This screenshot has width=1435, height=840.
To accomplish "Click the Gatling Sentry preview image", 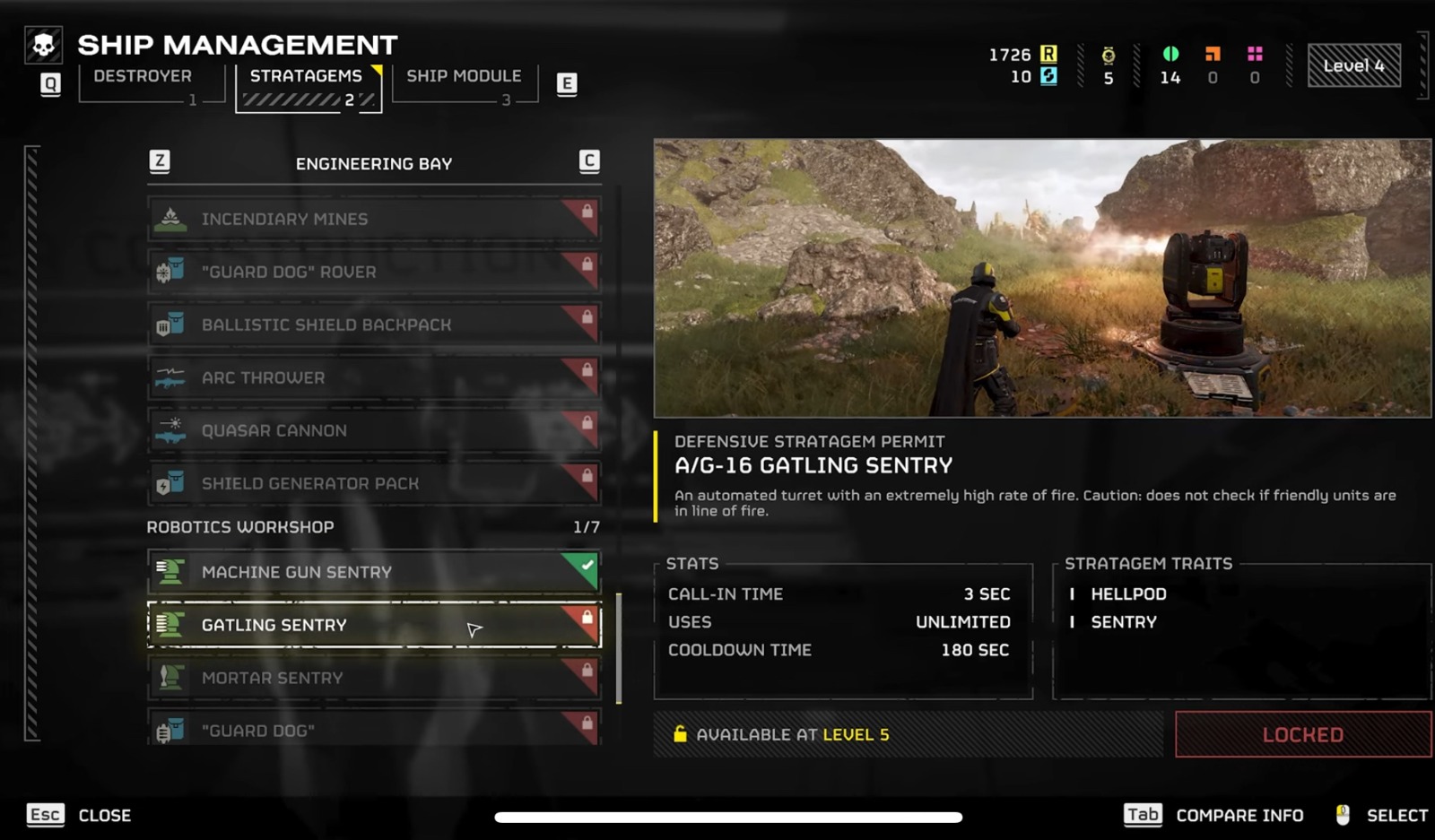I will click(1042, 278).
